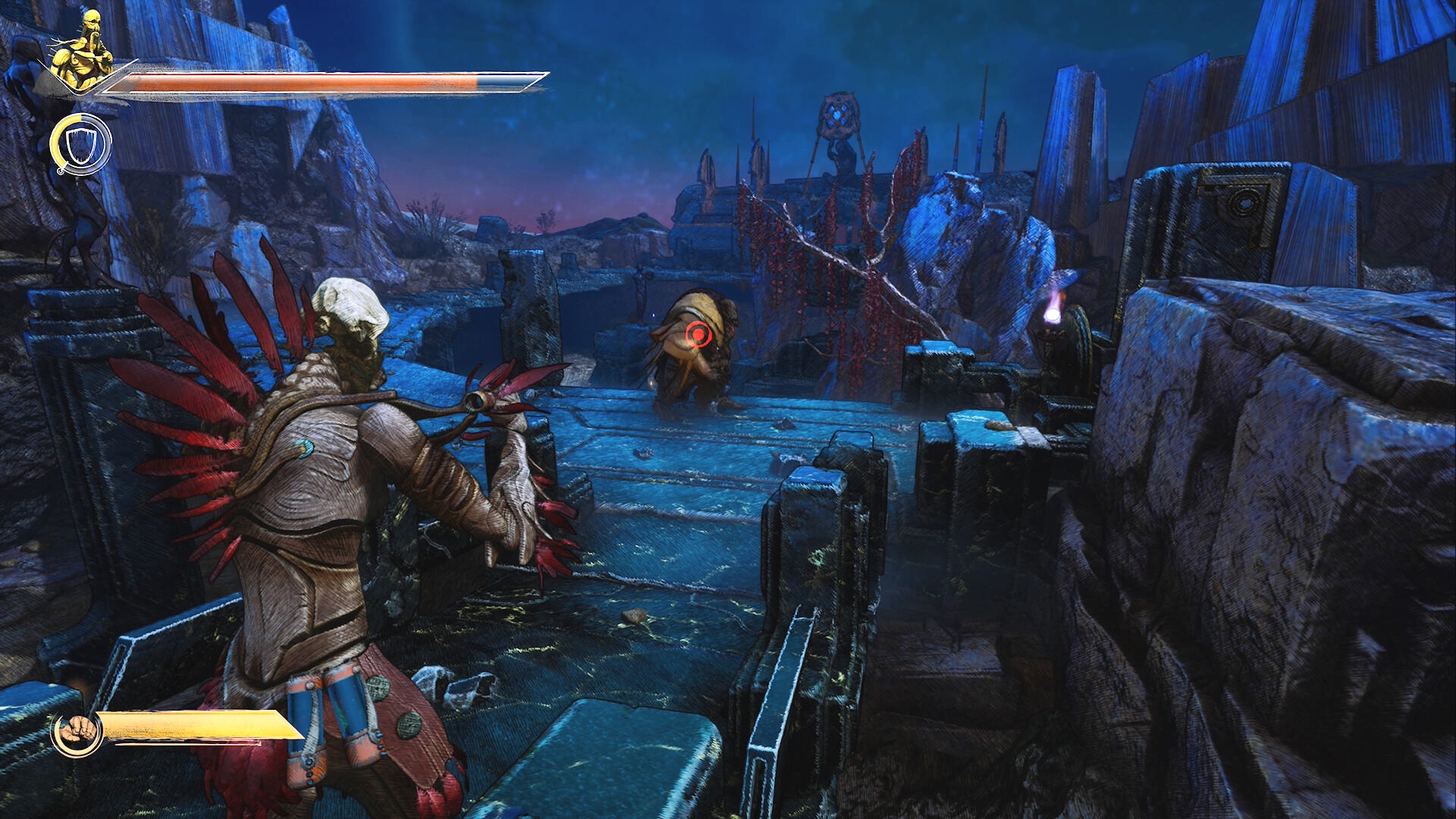1456x819 pixels.
Task: Select the golden character portrait
Action: pos(82,52)
